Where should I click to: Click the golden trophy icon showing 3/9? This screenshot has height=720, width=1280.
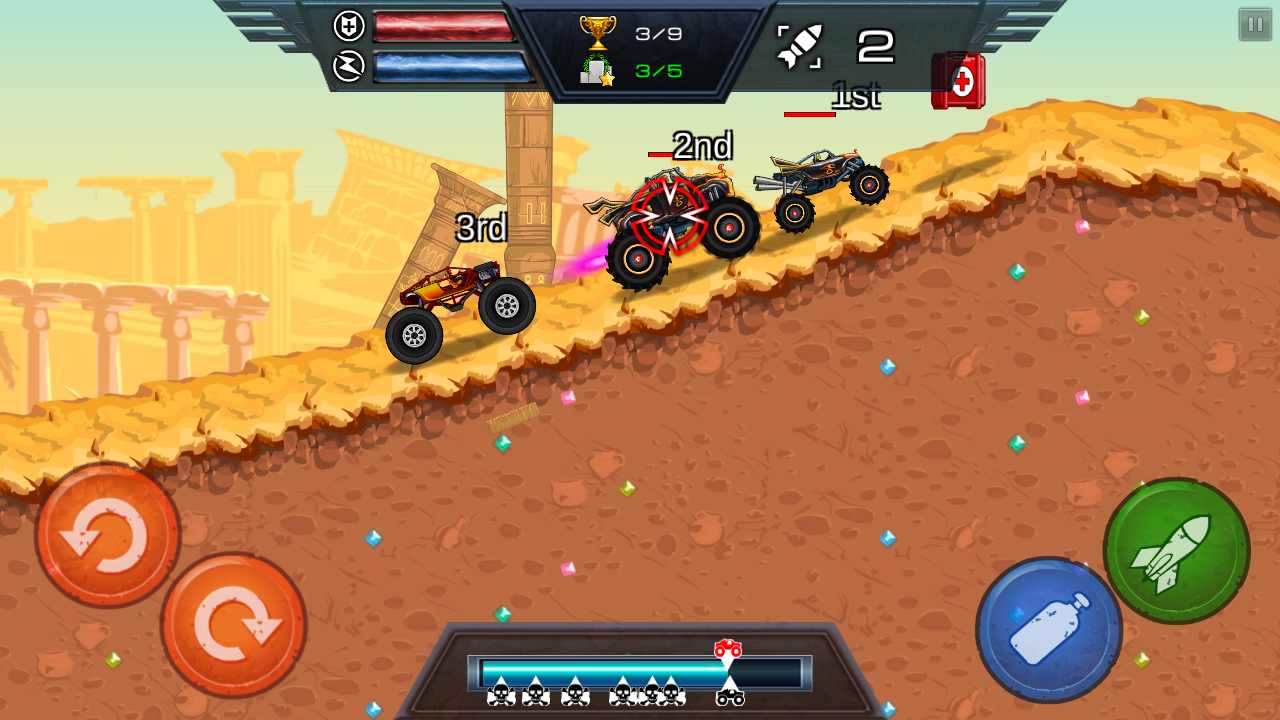click(598, 30)
